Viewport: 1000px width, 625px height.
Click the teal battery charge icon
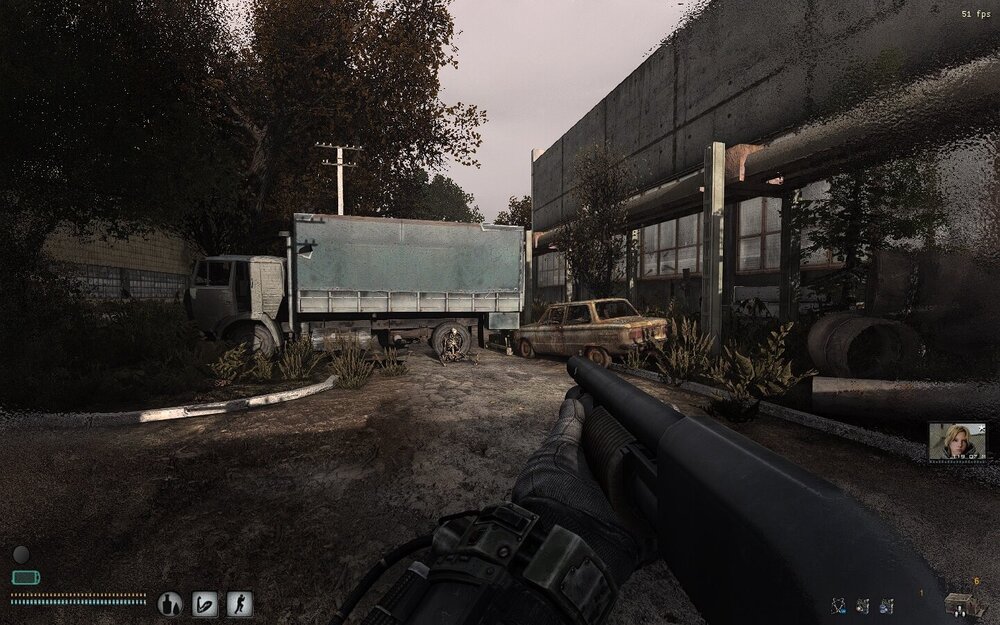[25, 577]
